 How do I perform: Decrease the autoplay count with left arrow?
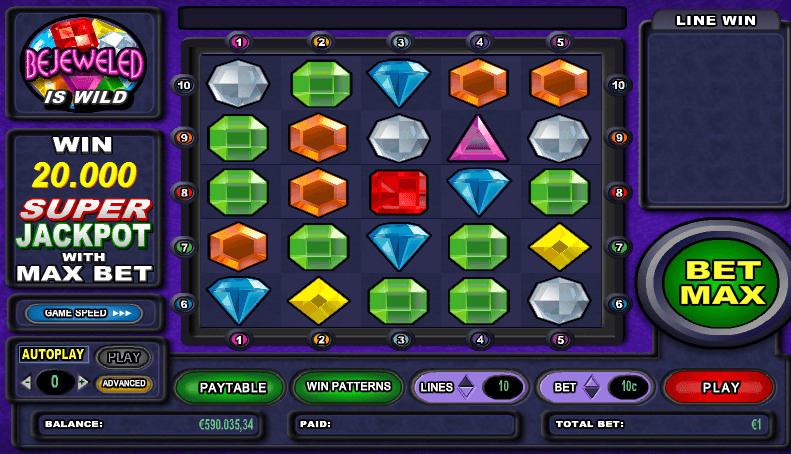(28, 383)
